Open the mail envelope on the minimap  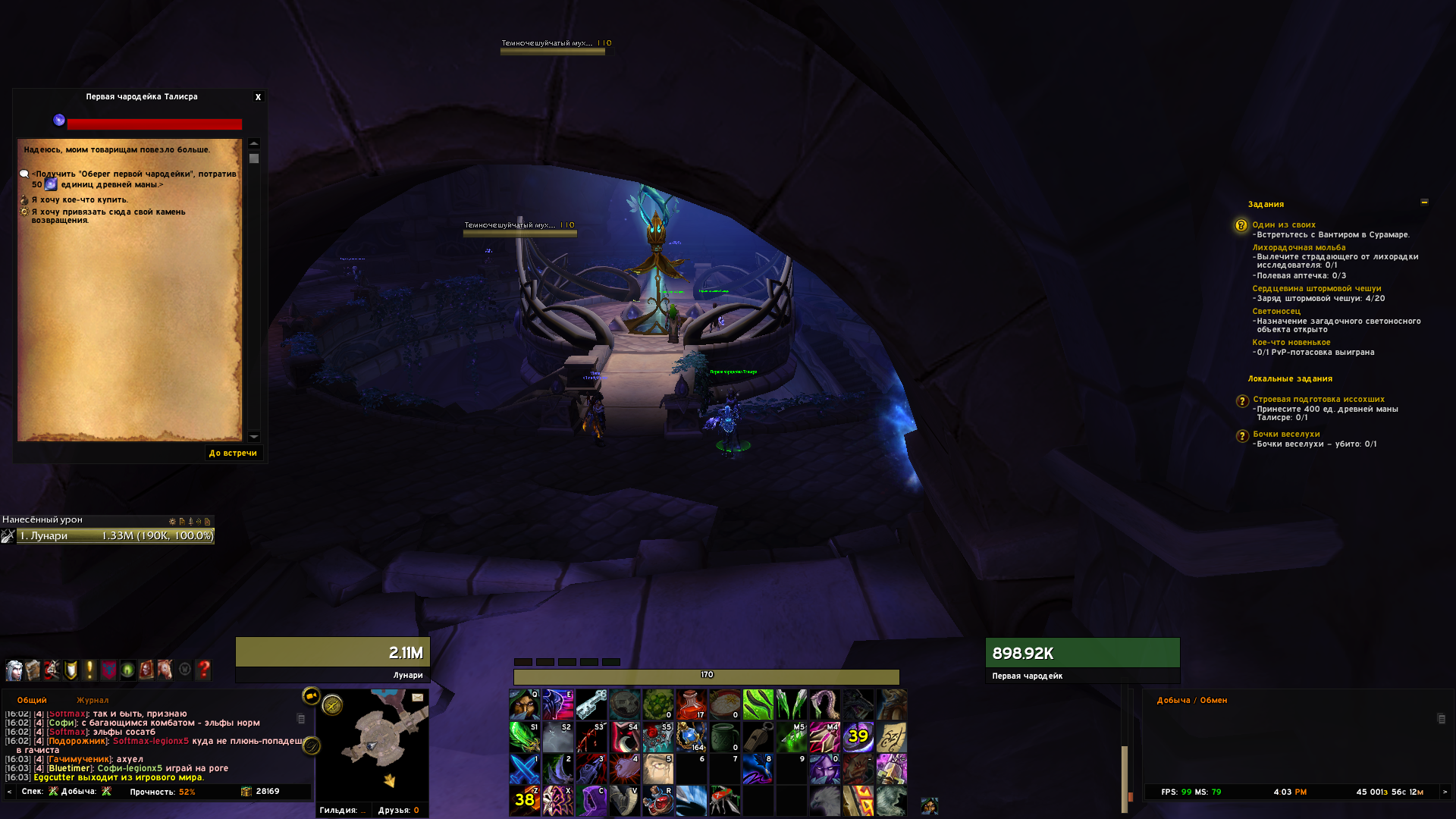click(418, 698)
